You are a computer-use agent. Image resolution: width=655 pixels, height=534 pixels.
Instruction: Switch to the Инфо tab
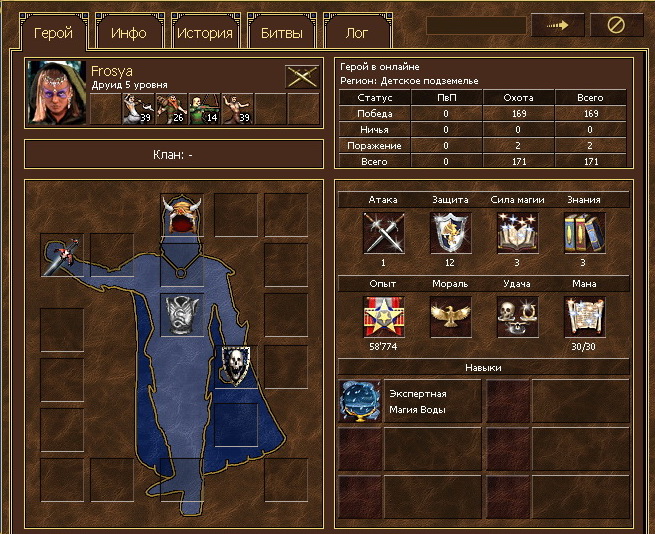(x=129, y=32)
